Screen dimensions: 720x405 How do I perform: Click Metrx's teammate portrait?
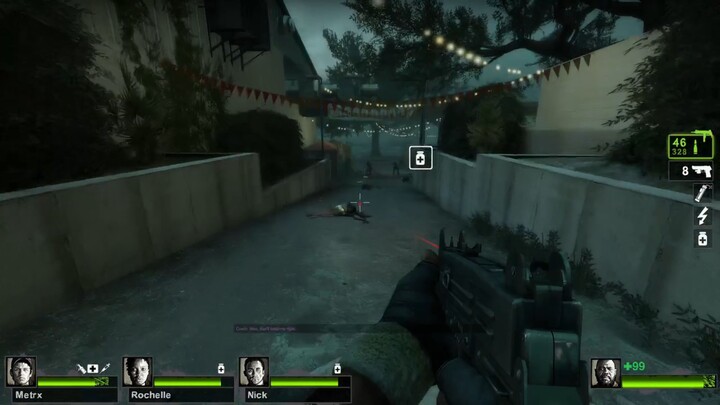coord(20,372)
